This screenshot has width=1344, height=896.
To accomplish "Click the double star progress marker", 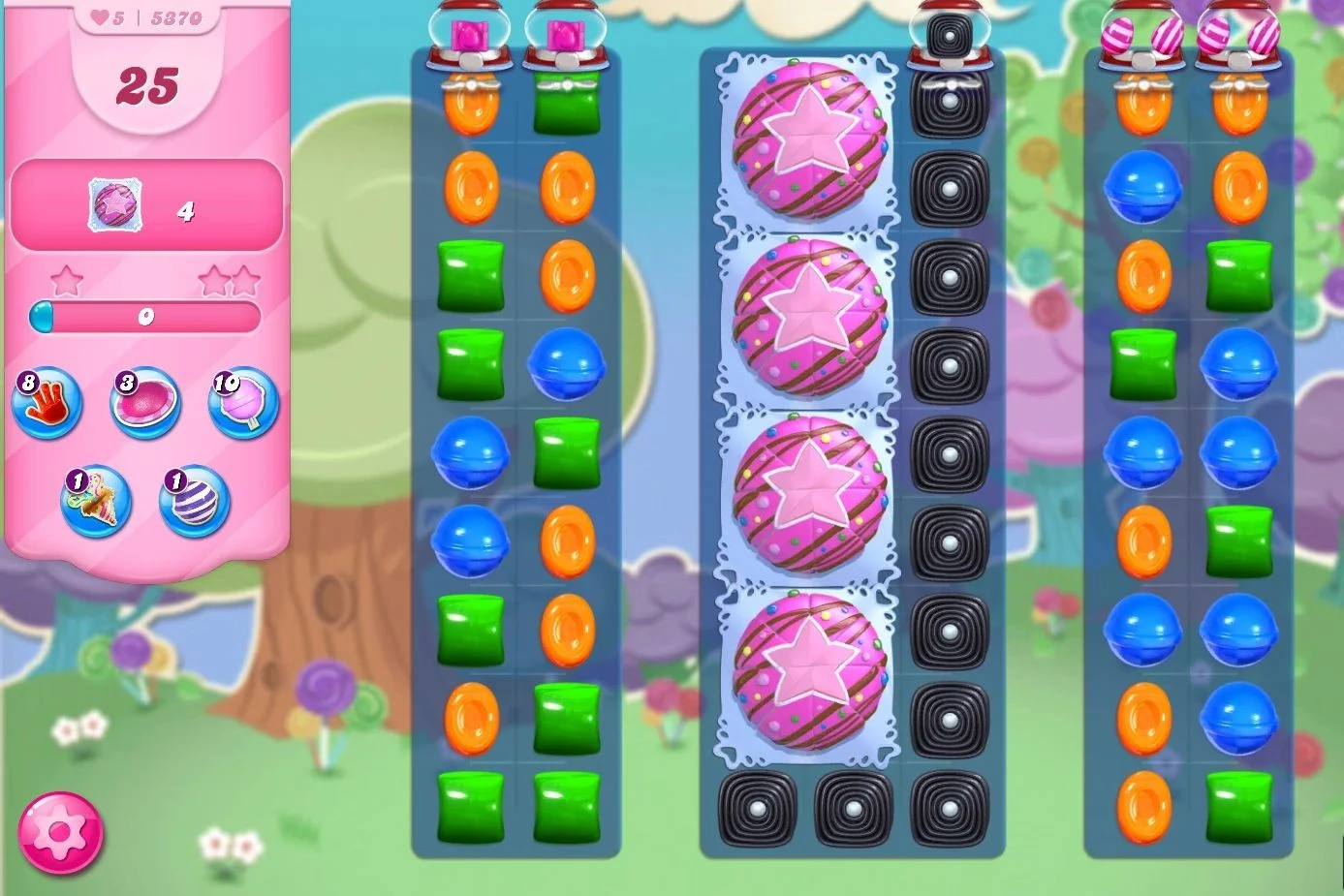I will click(x=230, y=279).
